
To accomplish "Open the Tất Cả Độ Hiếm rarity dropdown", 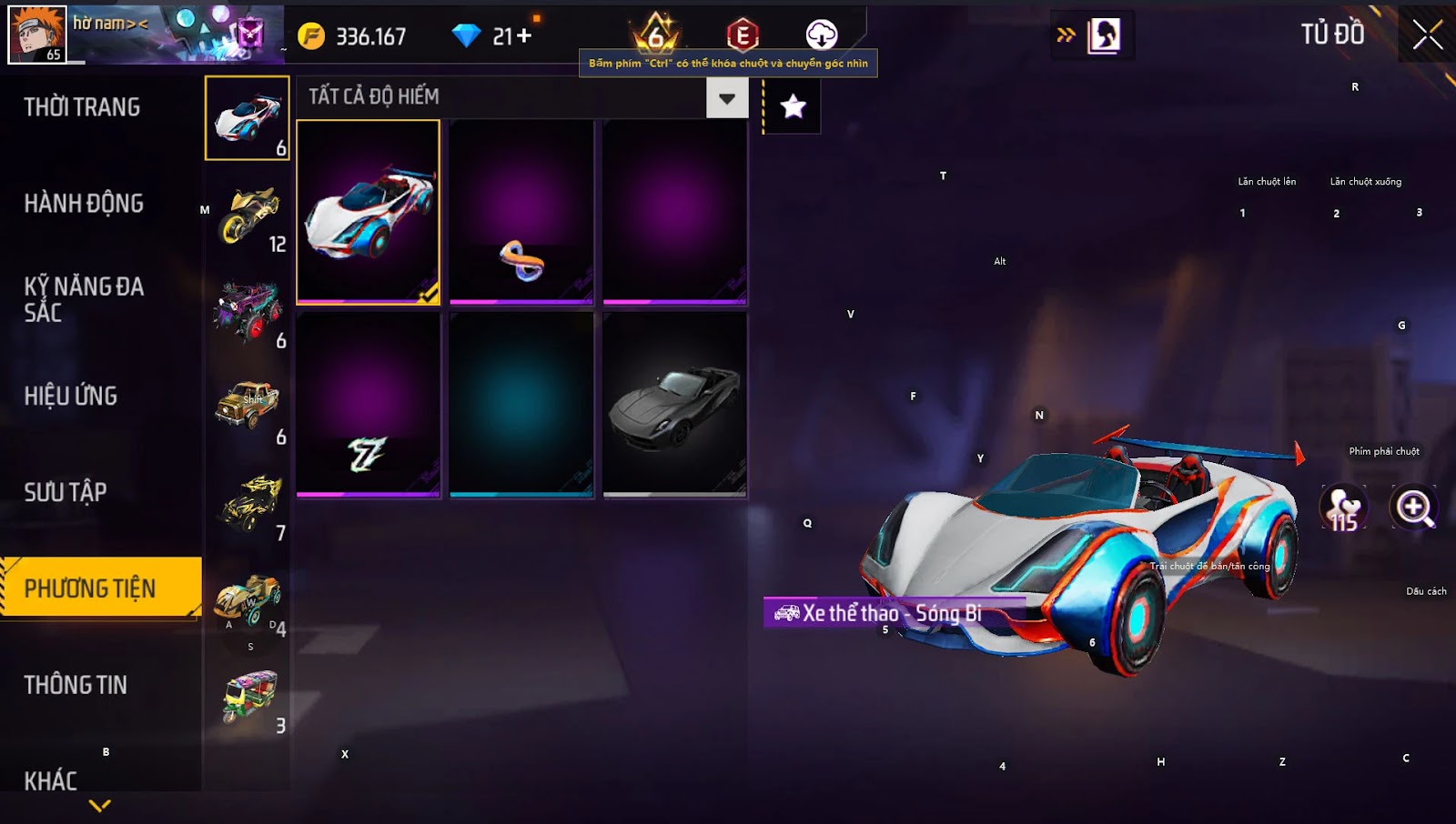I will tap(726, 98).
